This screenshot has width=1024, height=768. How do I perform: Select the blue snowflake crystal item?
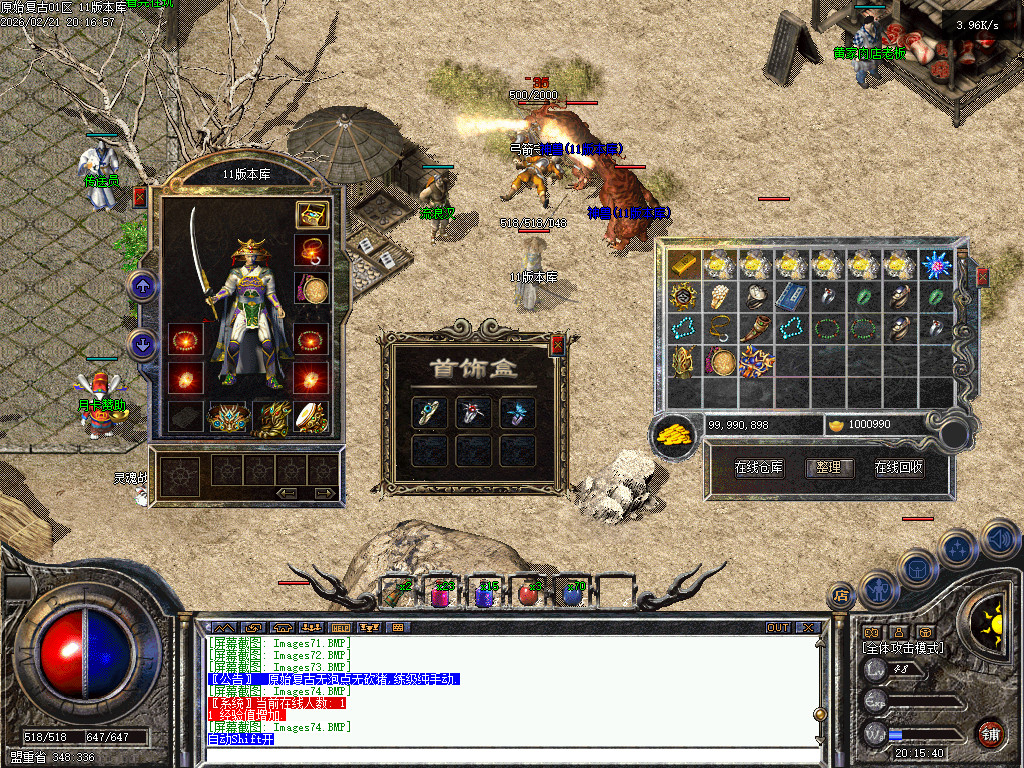[937, 265]
